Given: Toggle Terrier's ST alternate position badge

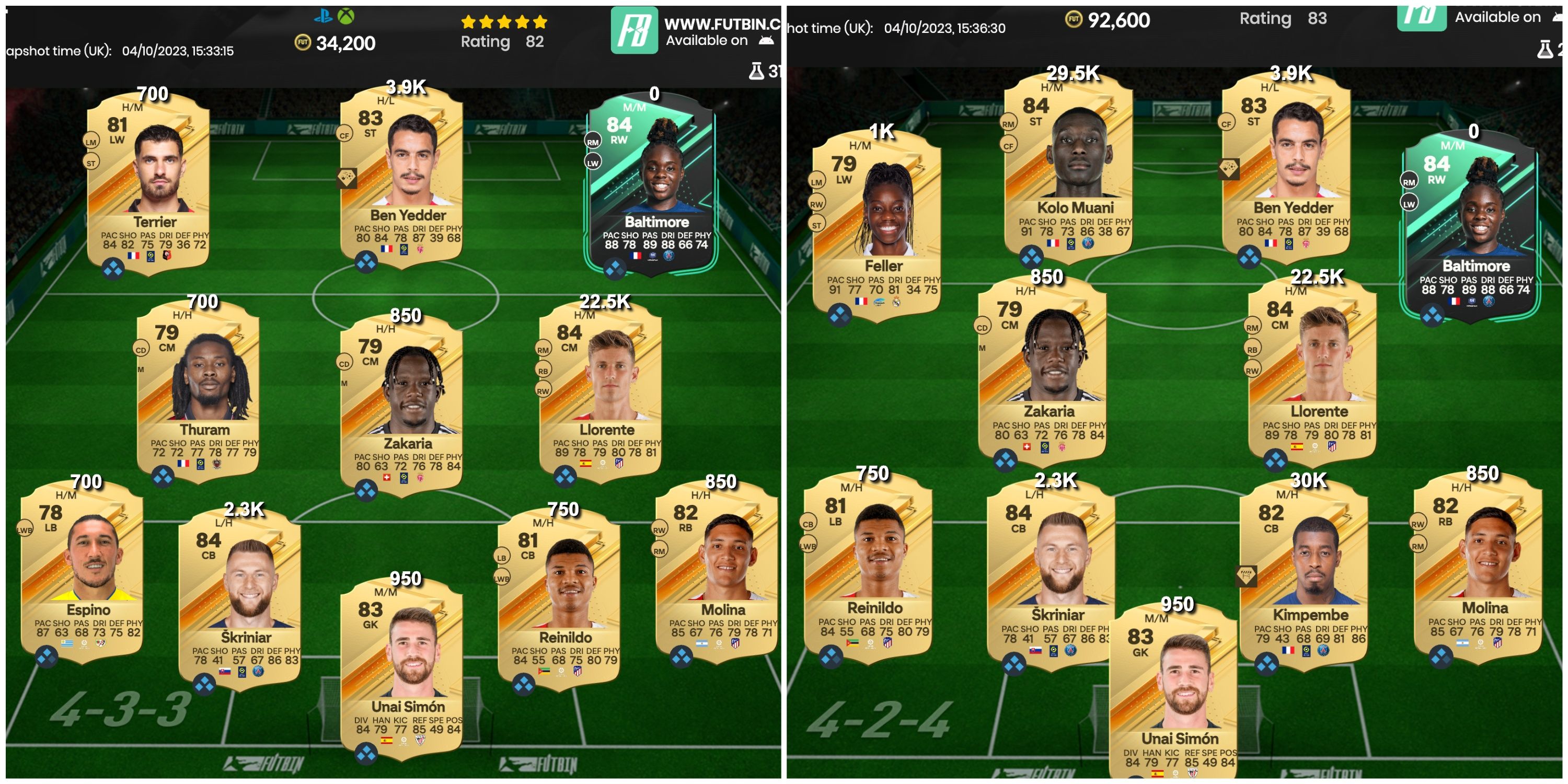Looking at the screenshot, I should point(91,163).
